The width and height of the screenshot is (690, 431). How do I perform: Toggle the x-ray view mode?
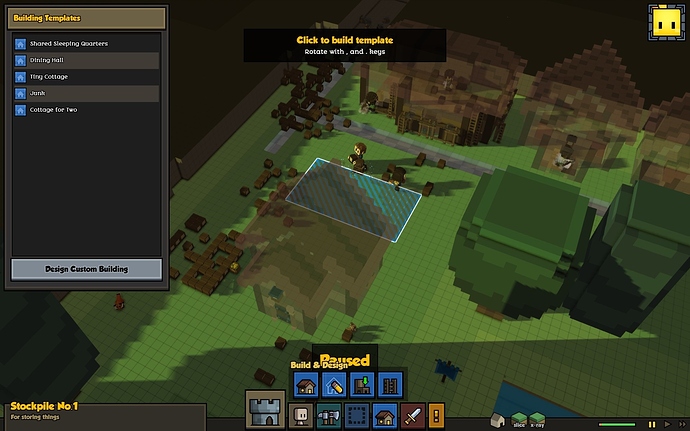pyautogui.click(x=537, y=418)
